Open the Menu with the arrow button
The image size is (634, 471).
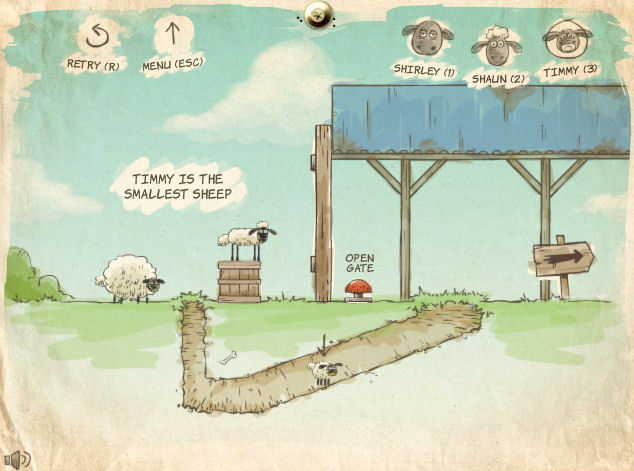click(172, 36)
